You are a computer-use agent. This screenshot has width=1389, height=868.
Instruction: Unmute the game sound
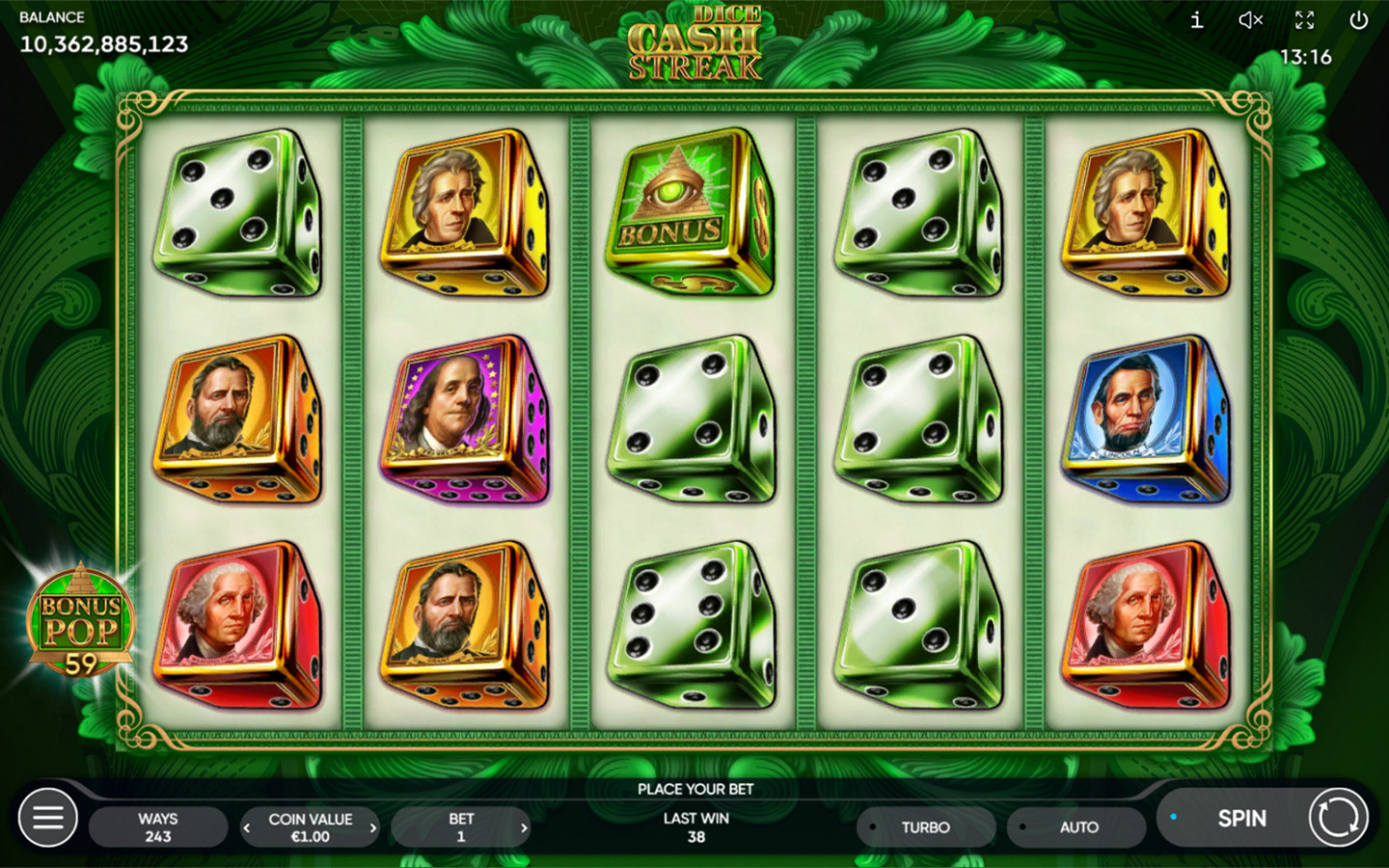tap(1250, 20)
